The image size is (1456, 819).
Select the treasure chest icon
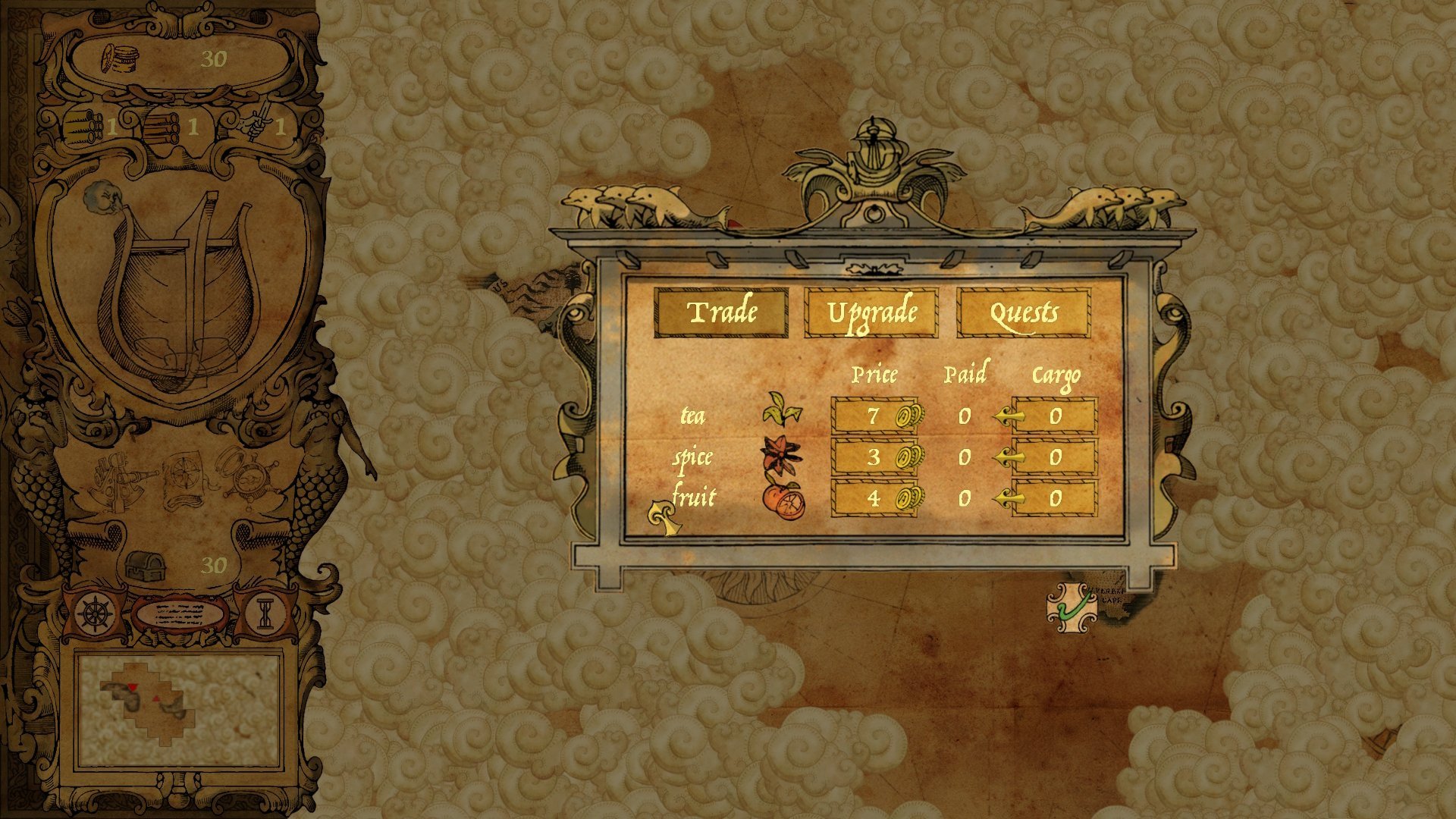pos(142,565)
